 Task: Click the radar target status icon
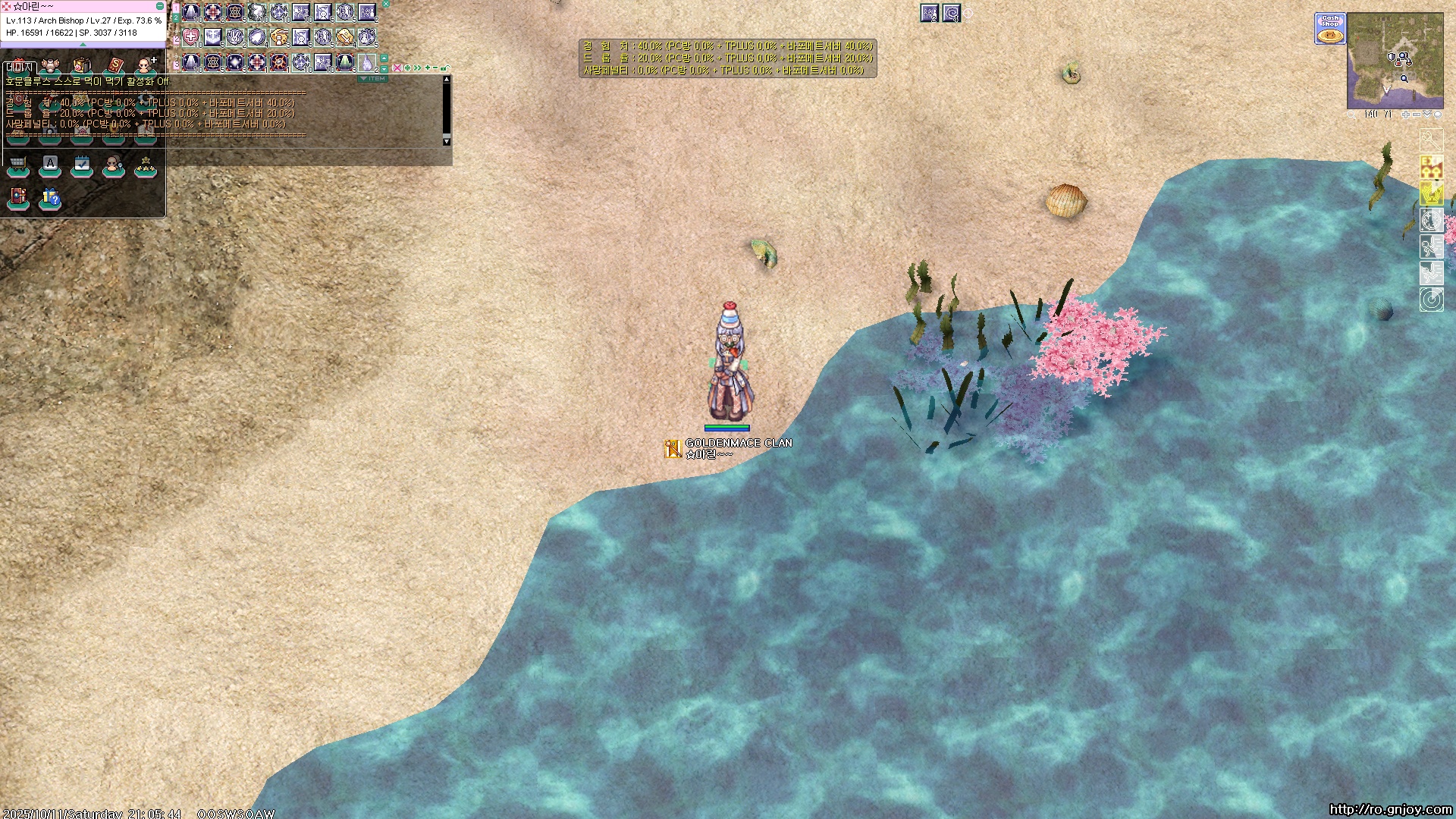(1431, 300)
